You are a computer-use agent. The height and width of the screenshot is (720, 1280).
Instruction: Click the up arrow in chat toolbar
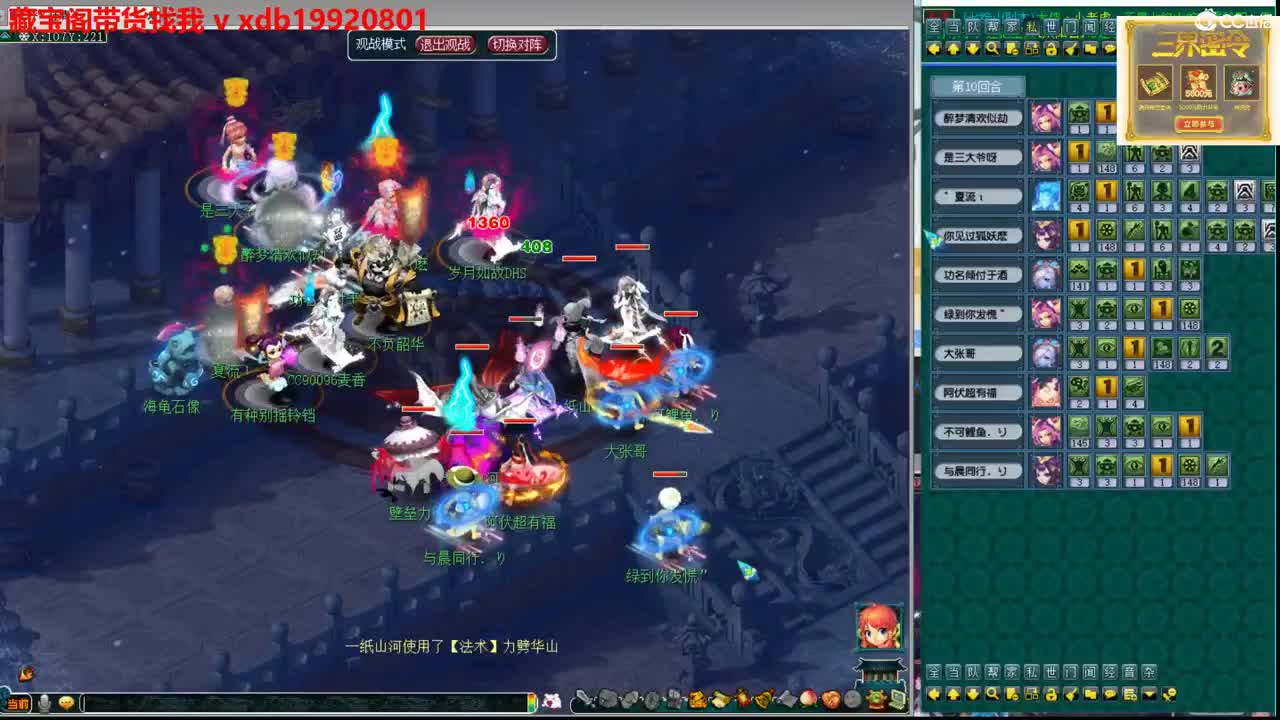click(953, 693)
